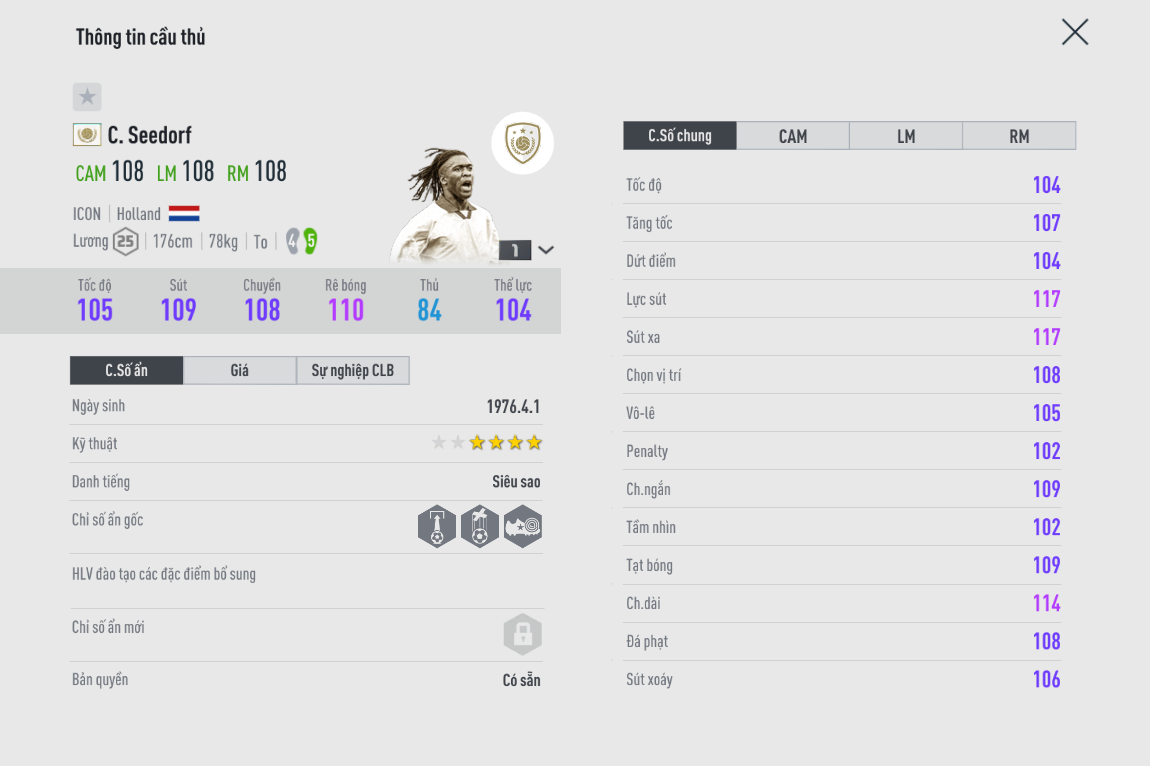Inspect the first hidden trait hexagon icon

tap(437, 527)
